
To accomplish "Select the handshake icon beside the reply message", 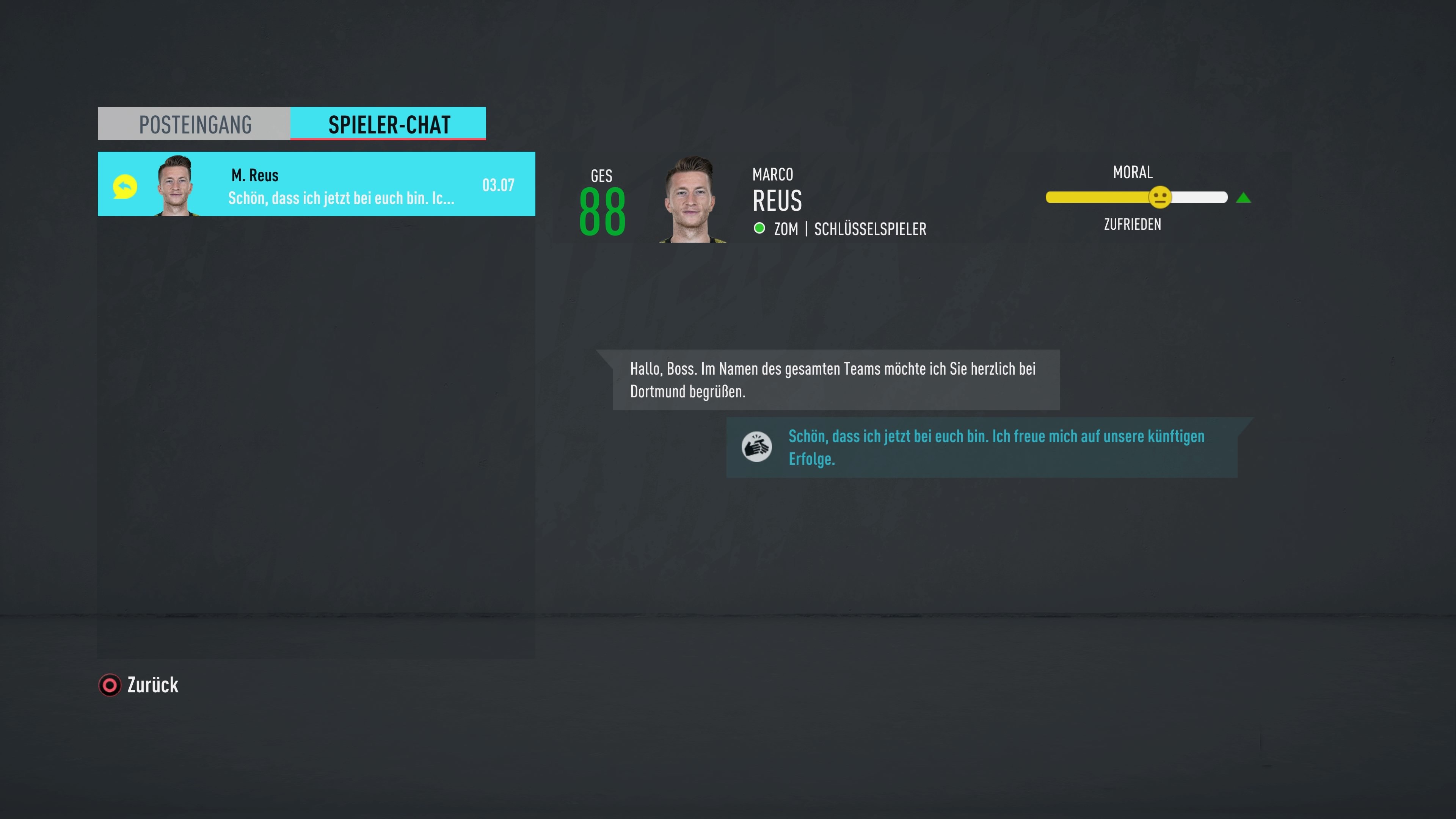I will (758, 447).
